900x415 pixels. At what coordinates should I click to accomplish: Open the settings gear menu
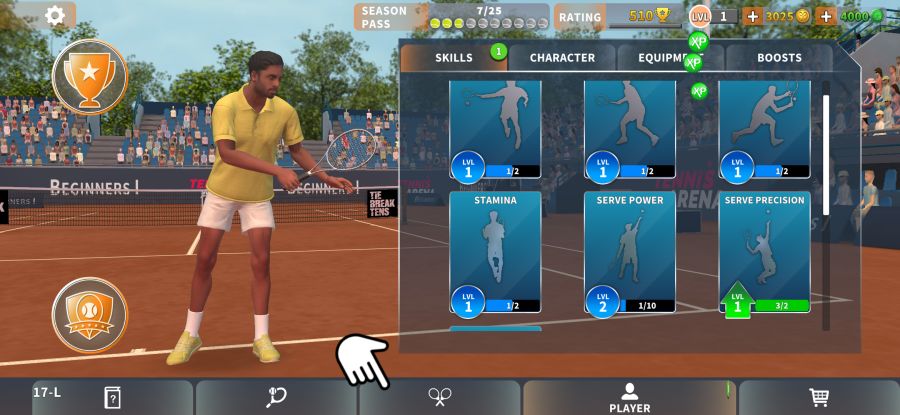(x=55, y=15)
